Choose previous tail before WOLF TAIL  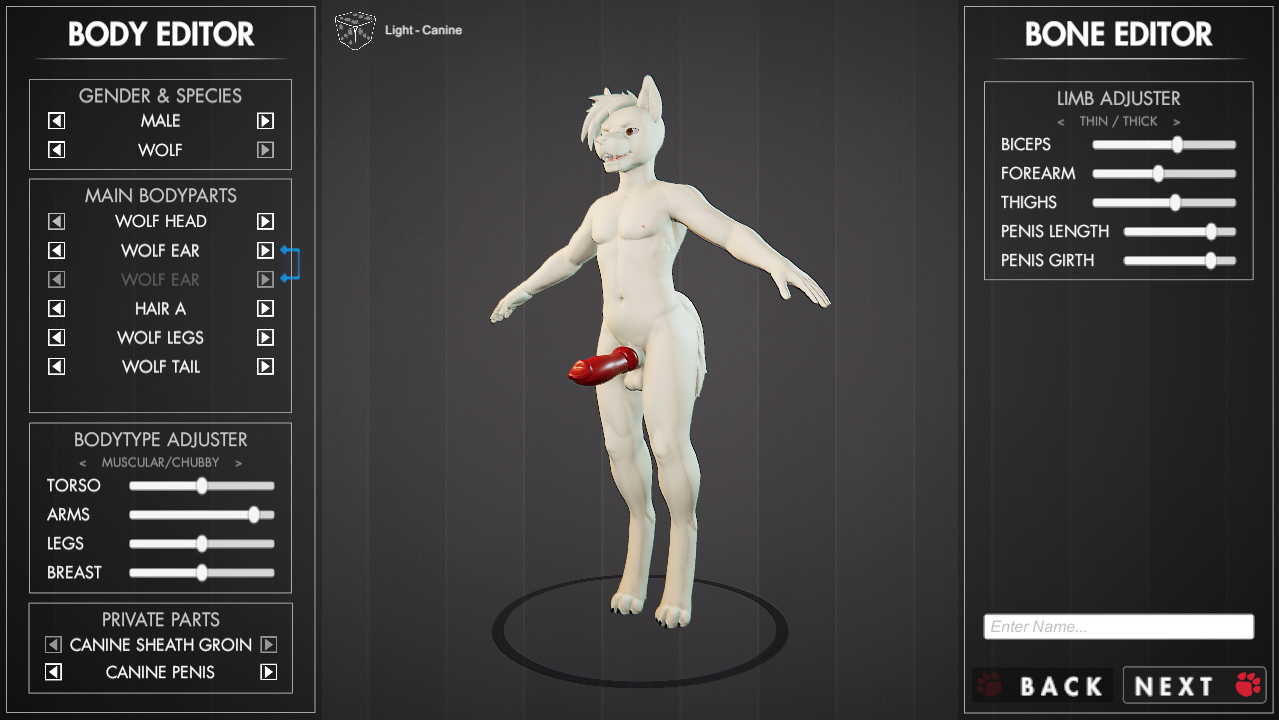coord(57,367)
